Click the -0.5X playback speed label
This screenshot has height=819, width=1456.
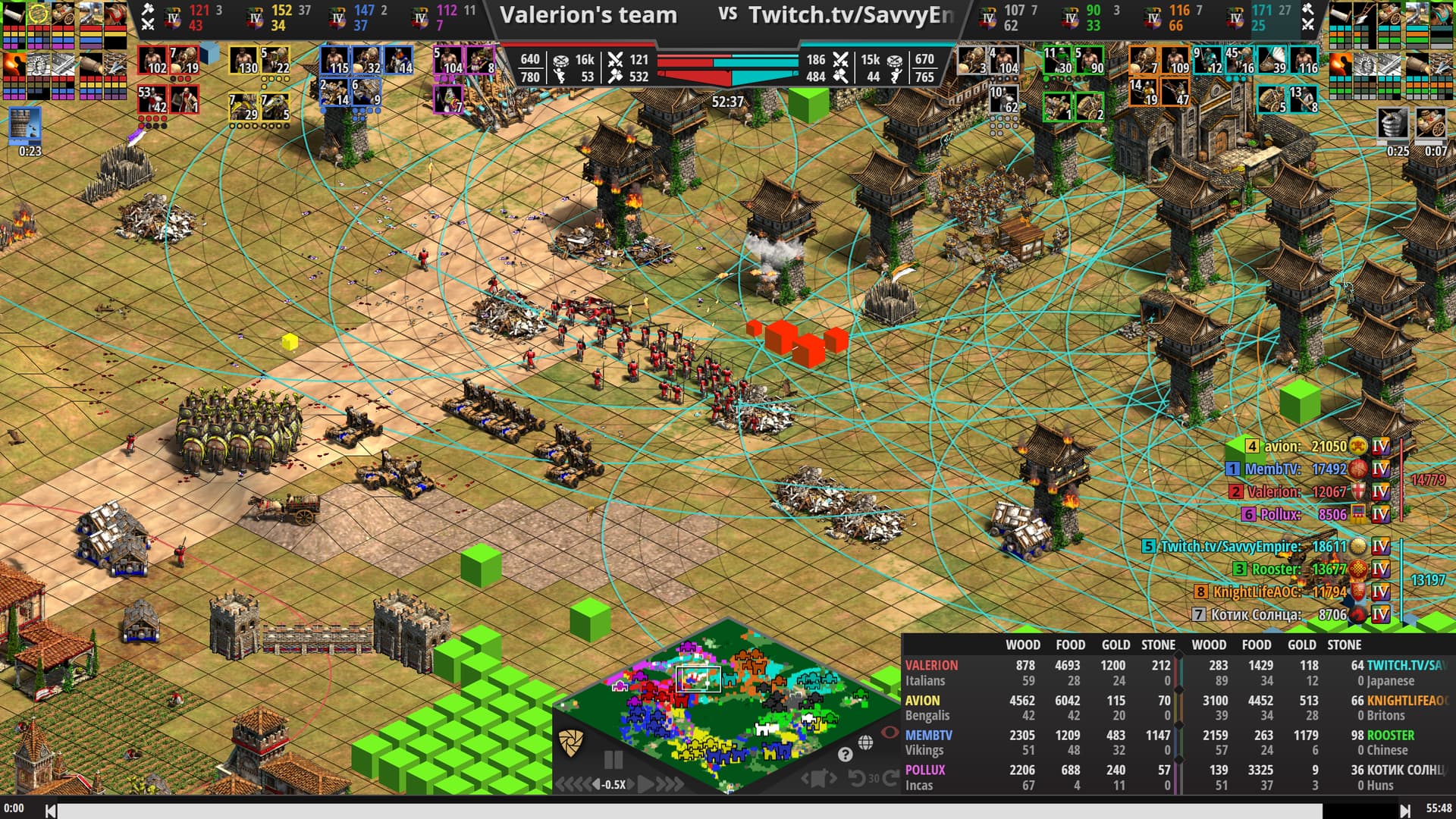(615, 785)
